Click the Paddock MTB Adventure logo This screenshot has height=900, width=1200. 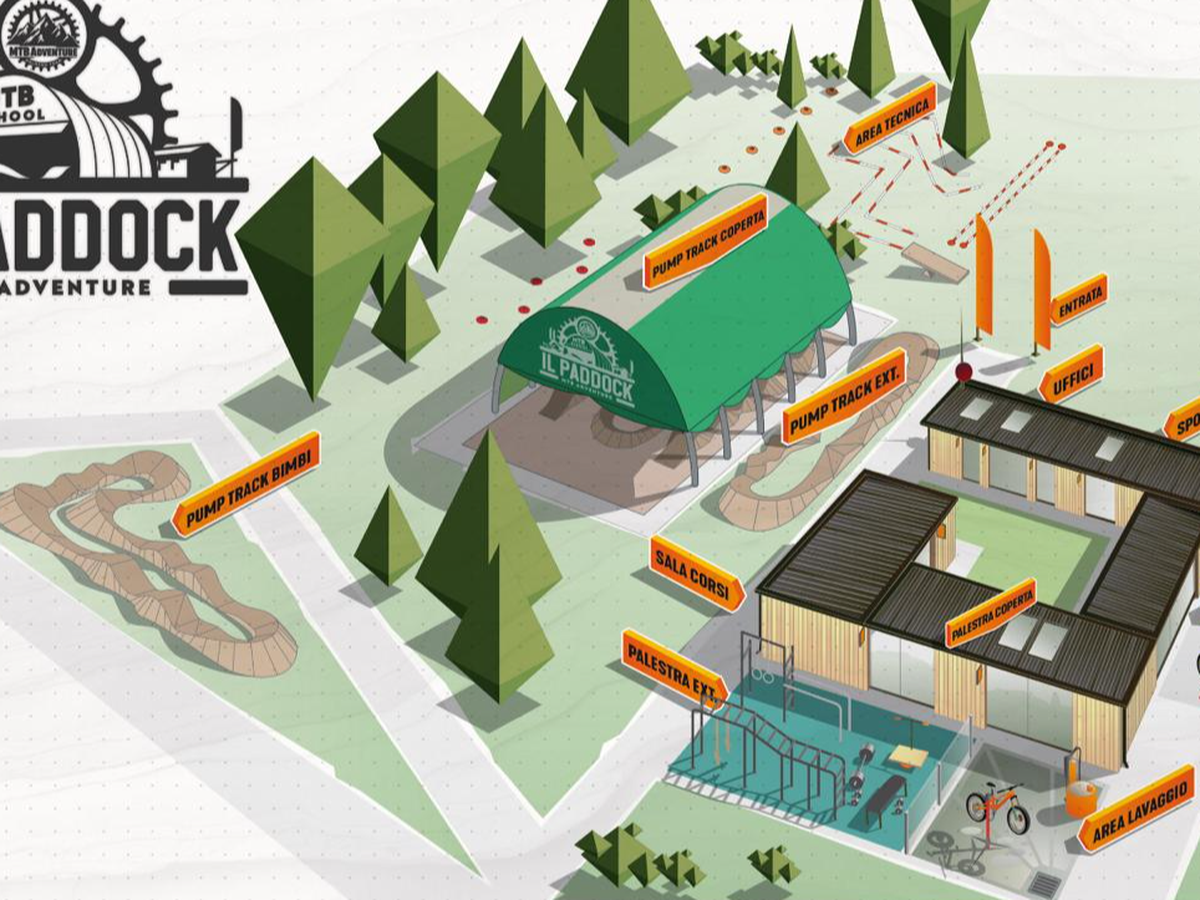pyautogui.click(x=120, y=150)
